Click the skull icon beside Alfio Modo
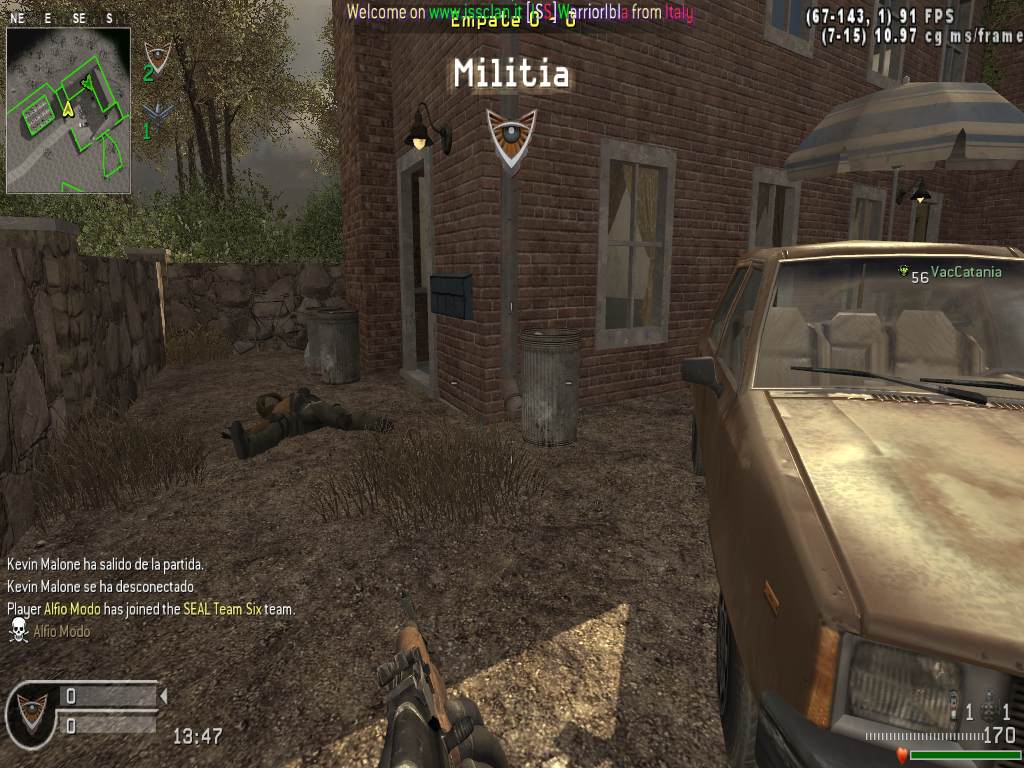Viewport: 1024px width, 768px height. (x=18, y=630)
